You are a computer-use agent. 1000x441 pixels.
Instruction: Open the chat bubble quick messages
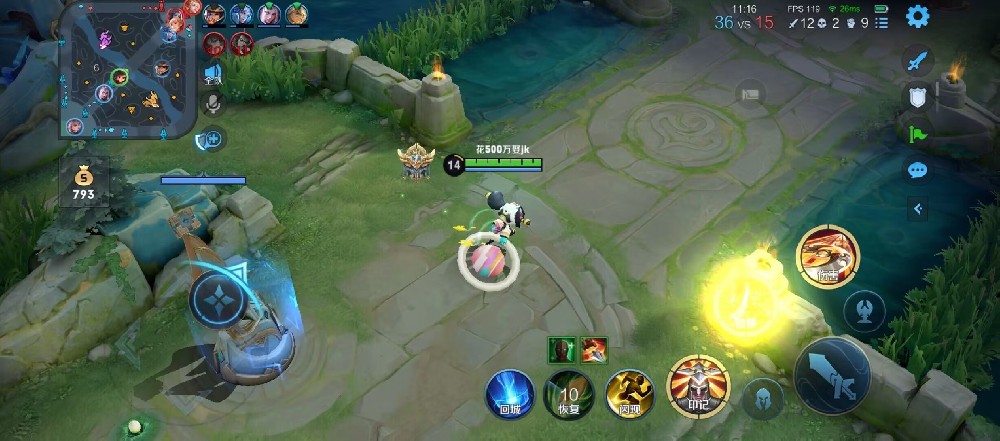pyautogui.click(x=918, y=170)
